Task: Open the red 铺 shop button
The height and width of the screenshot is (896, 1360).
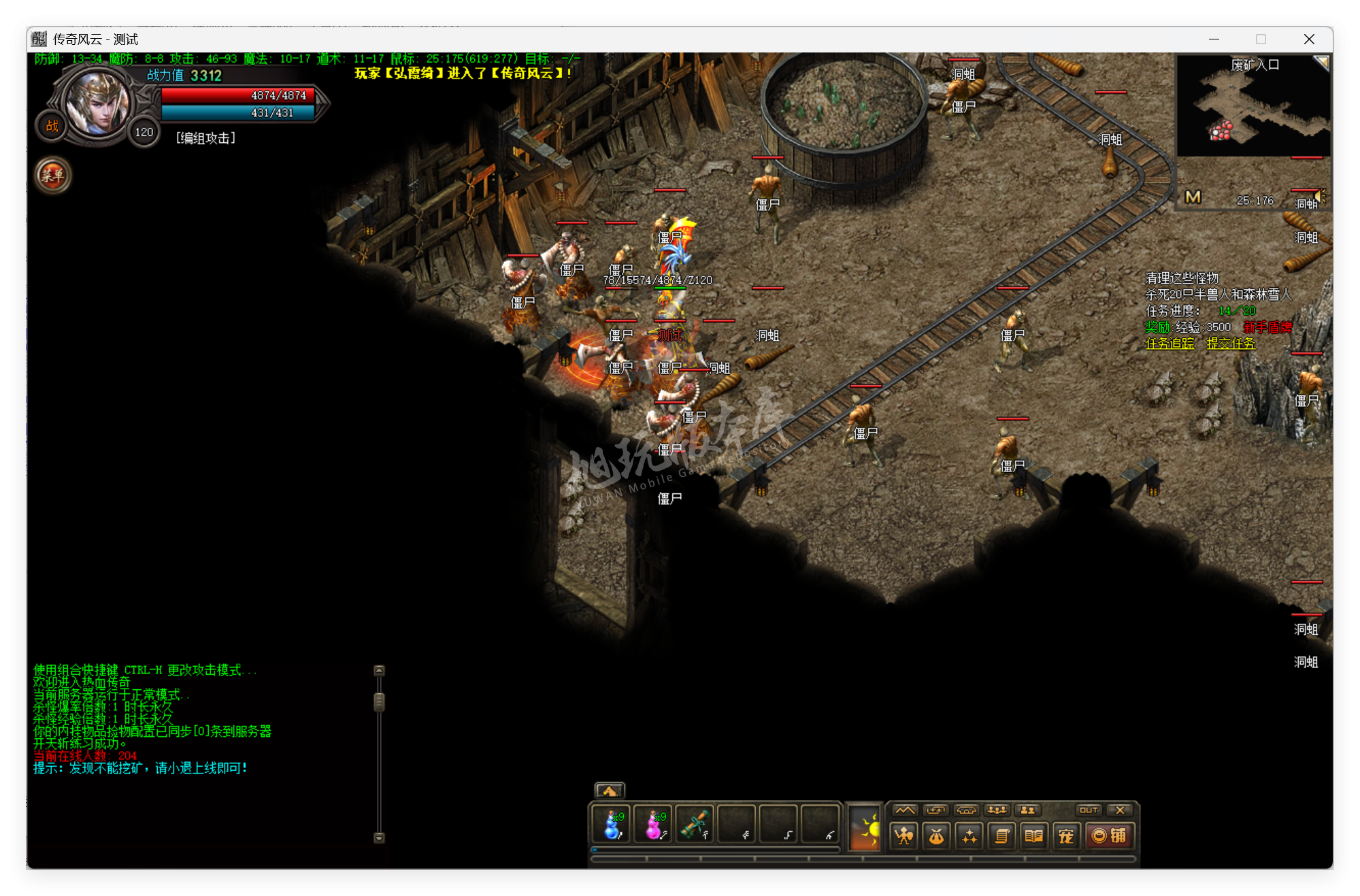Action: coord(1109,835)
